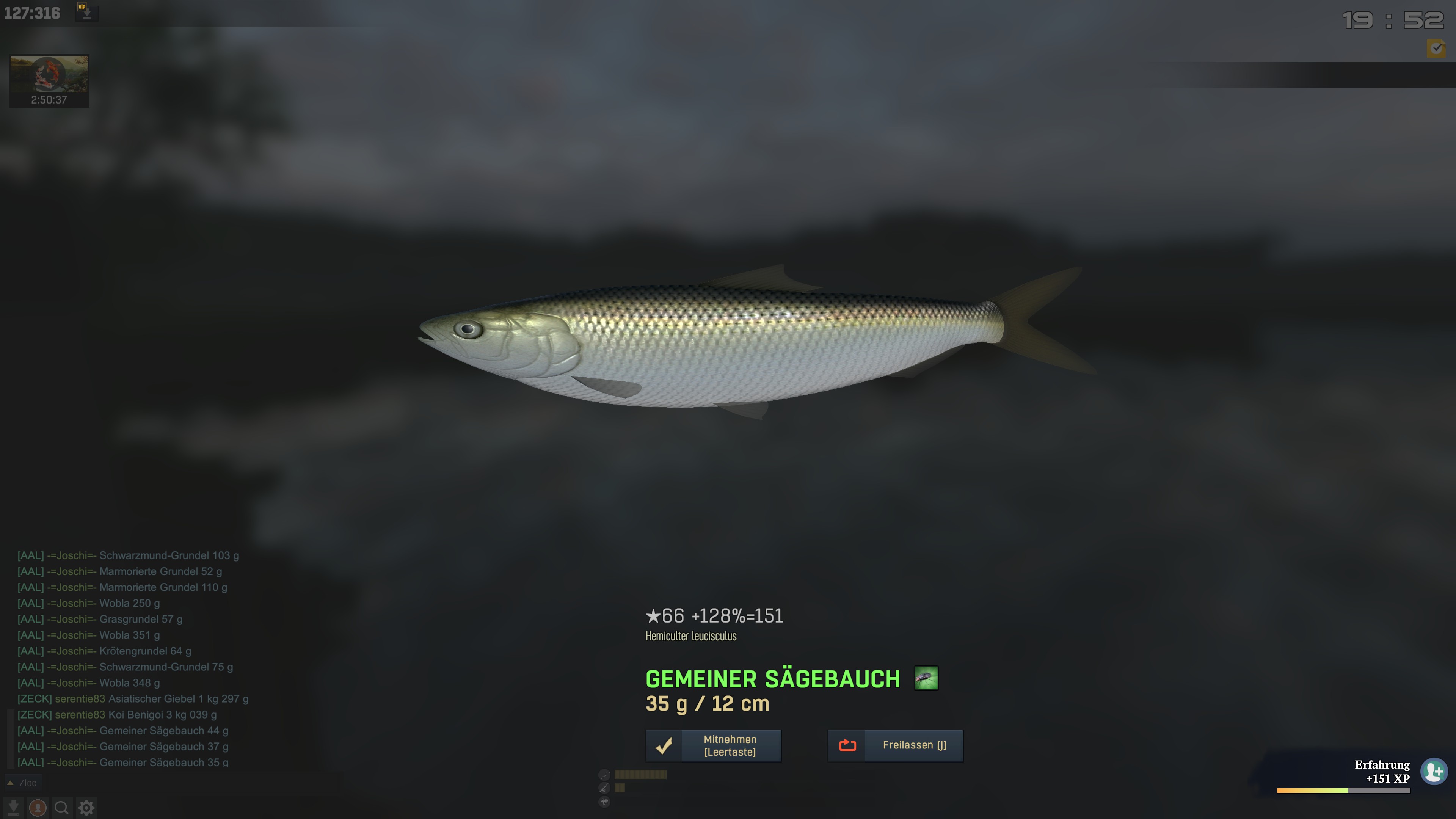Click the bottom-left download arrow icon
Image resolution: width=1456 pixels, height=819 pixels.
[x=14, y=808]
